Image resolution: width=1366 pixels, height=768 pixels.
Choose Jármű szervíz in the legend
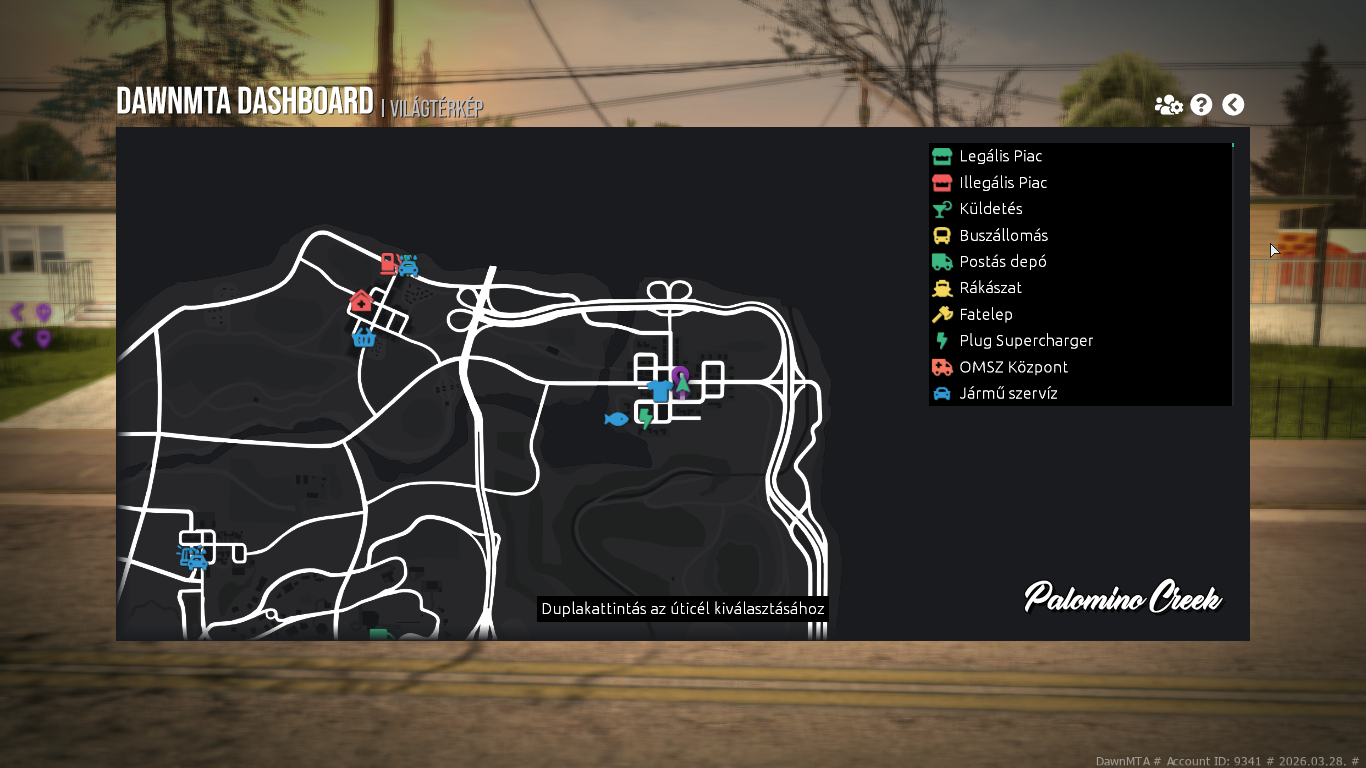1008,393
